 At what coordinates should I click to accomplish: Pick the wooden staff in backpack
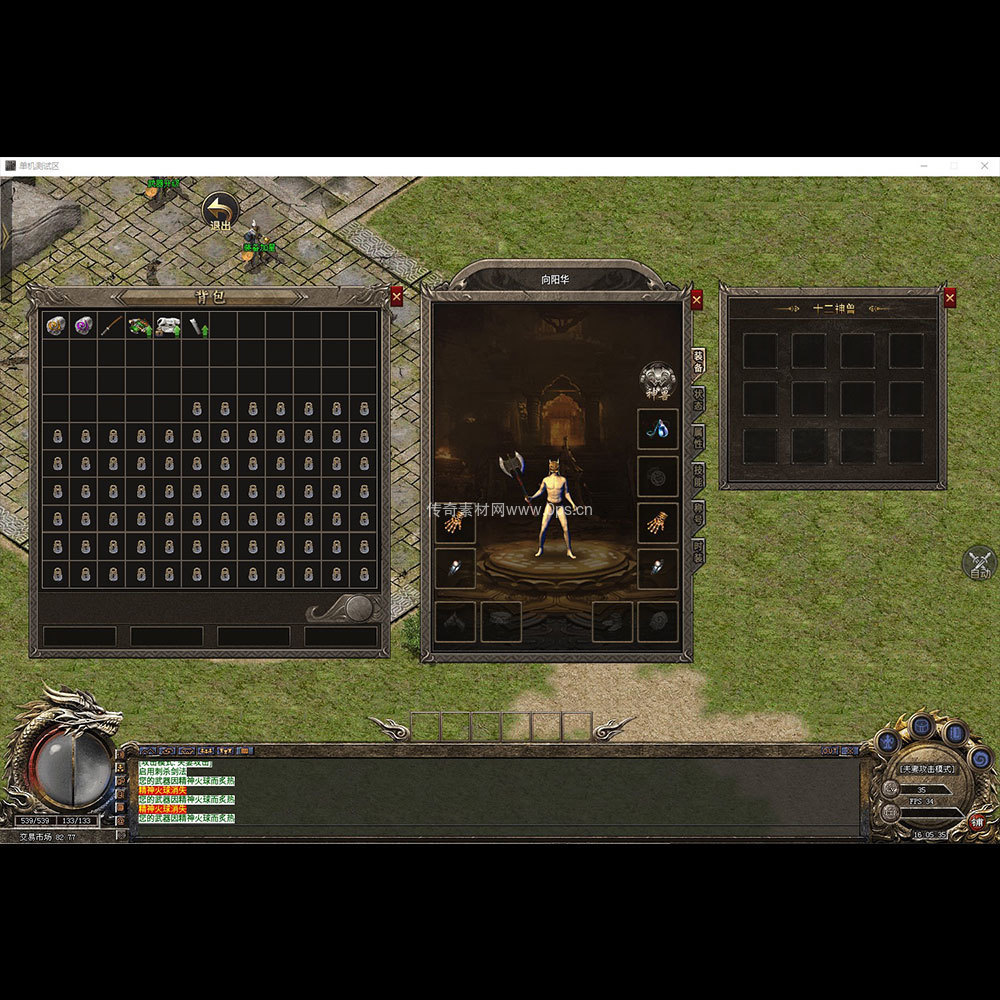point(112,325)
